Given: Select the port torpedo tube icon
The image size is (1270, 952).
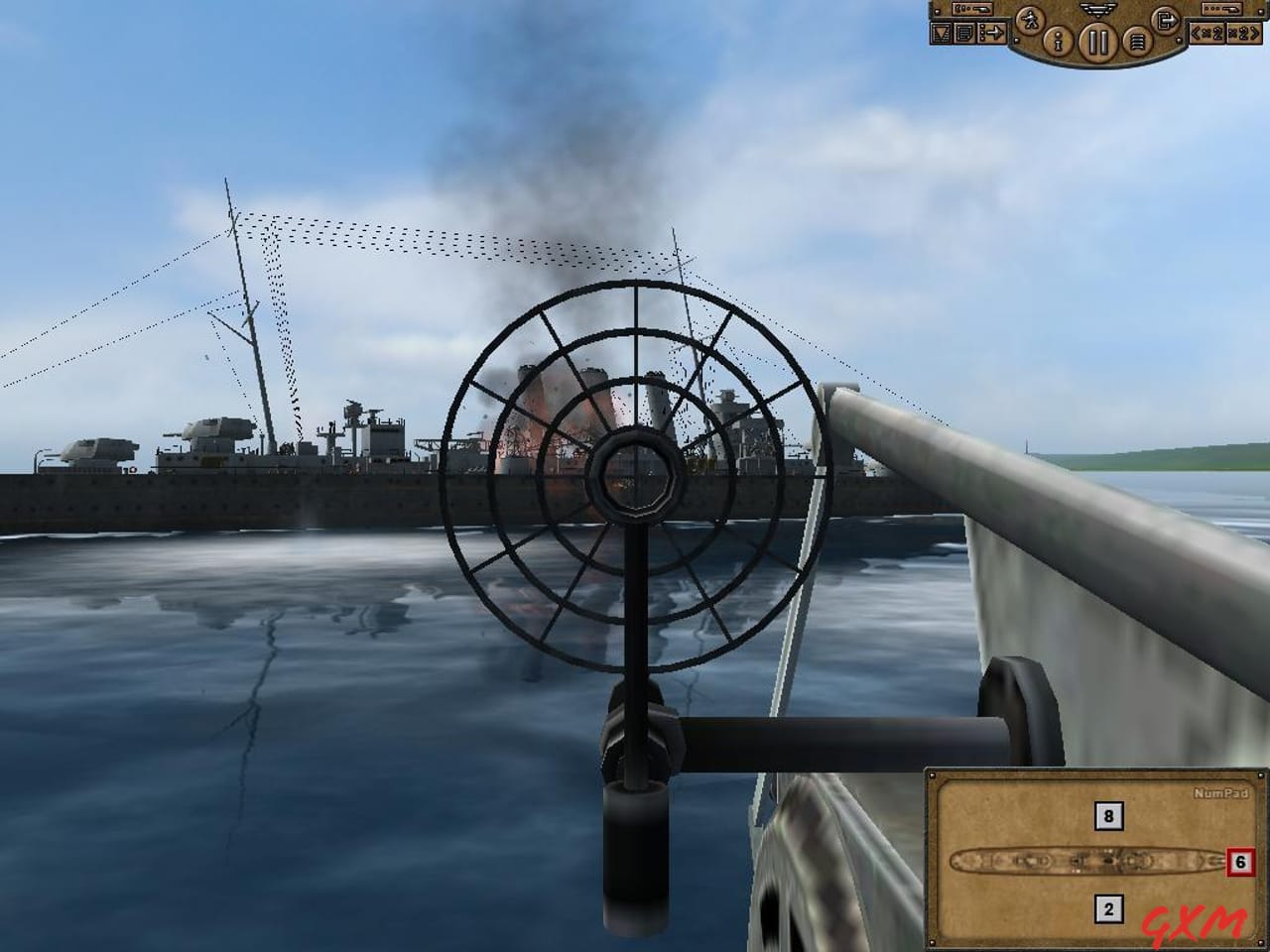Looking at the screenshot, I should 972,10.
